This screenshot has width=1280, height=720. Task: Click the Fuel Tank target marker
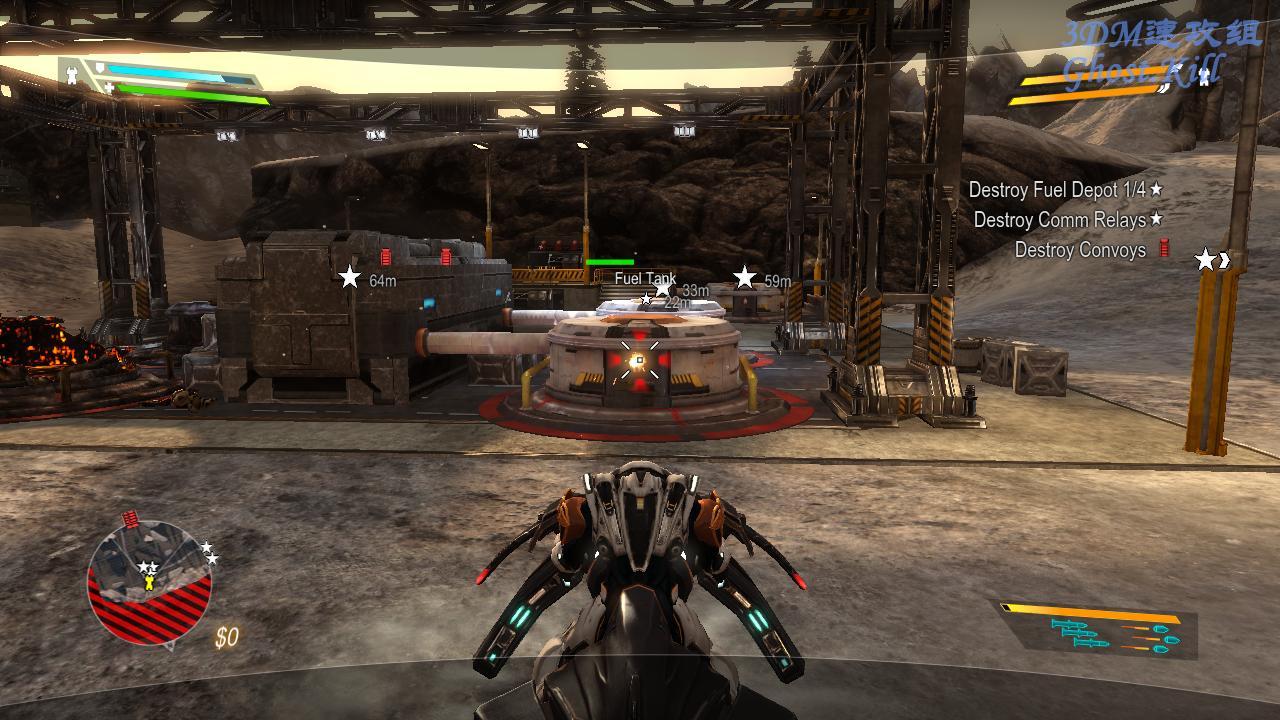(x=645, y=279)
